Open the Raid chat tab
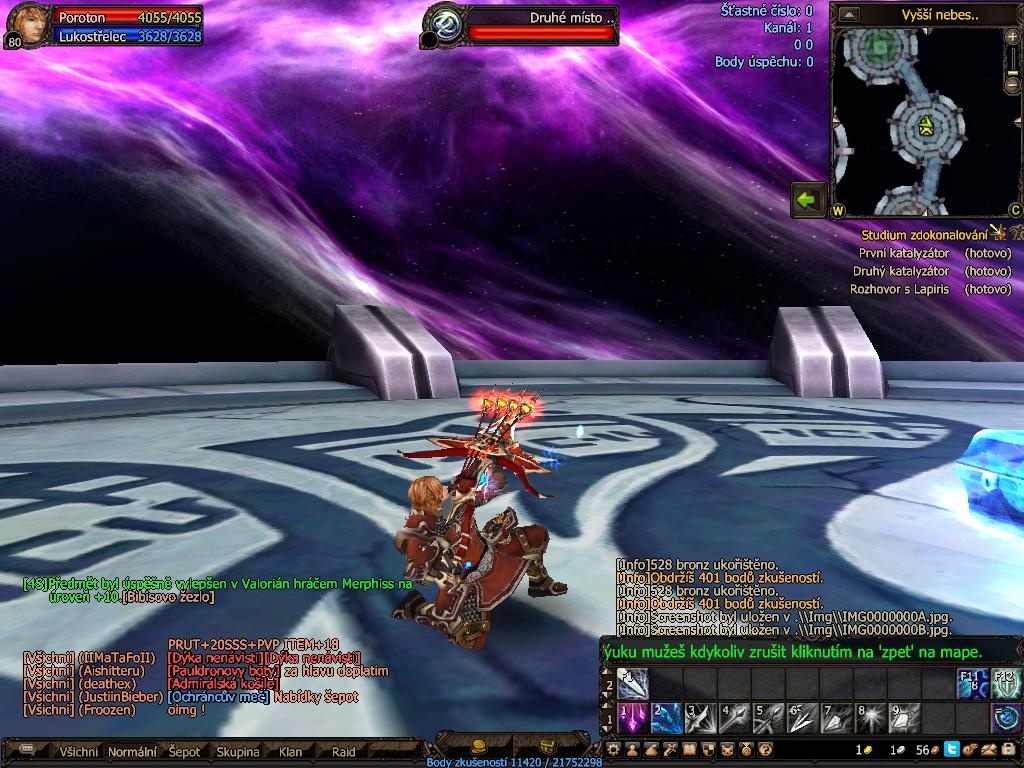The image size is (1024, 768). [x=344, y=752]
